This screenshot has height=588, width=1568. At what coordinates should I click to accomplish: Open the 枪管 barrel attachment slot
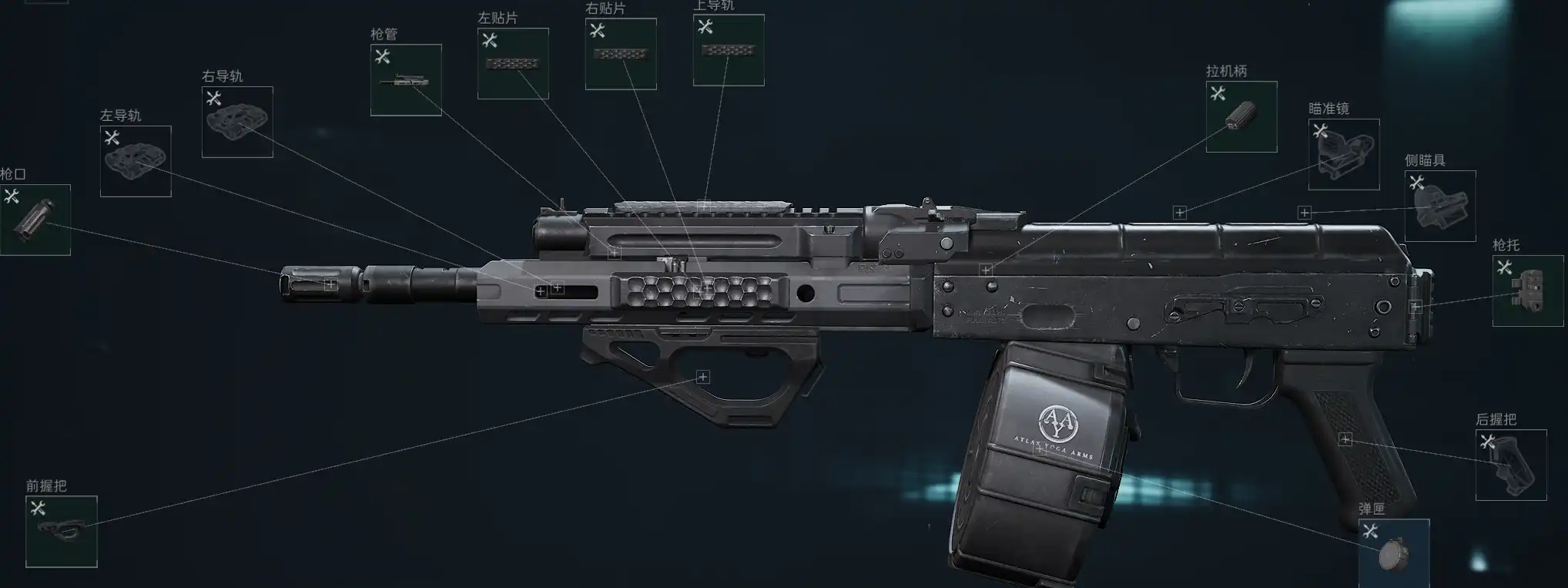point(406,80)
